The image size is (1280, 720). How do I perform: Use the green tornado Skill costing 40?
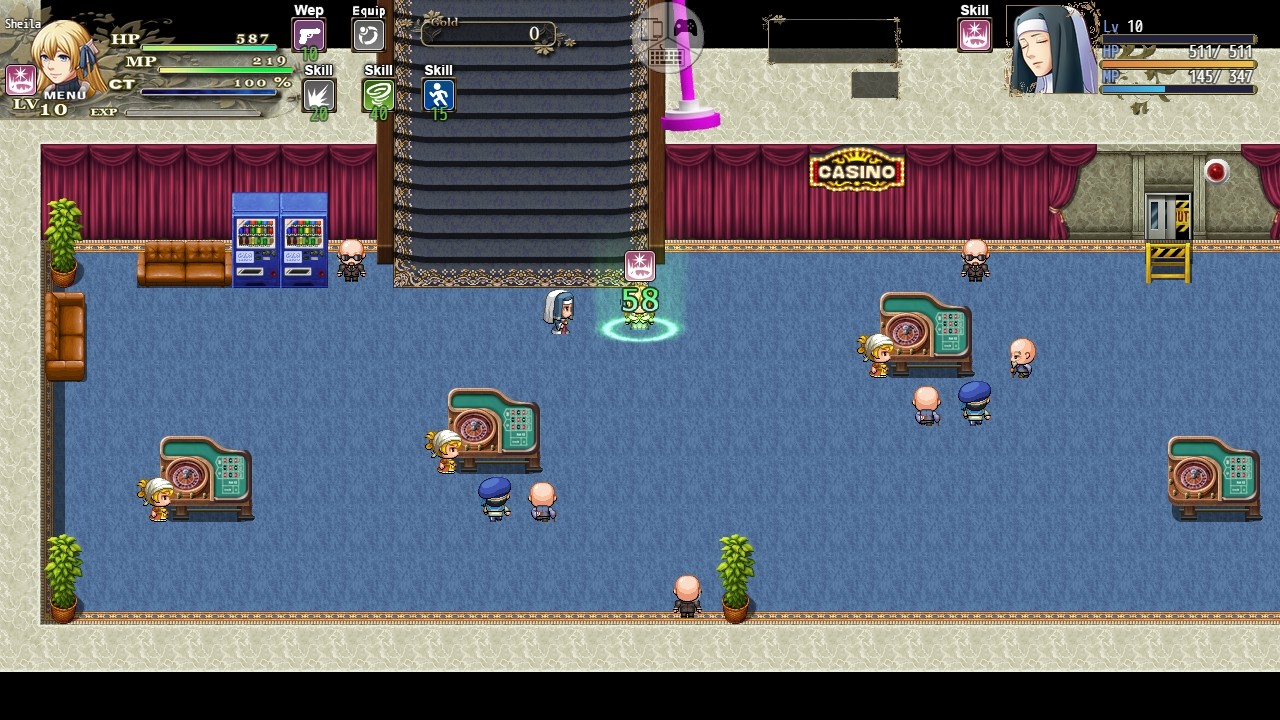378,94
